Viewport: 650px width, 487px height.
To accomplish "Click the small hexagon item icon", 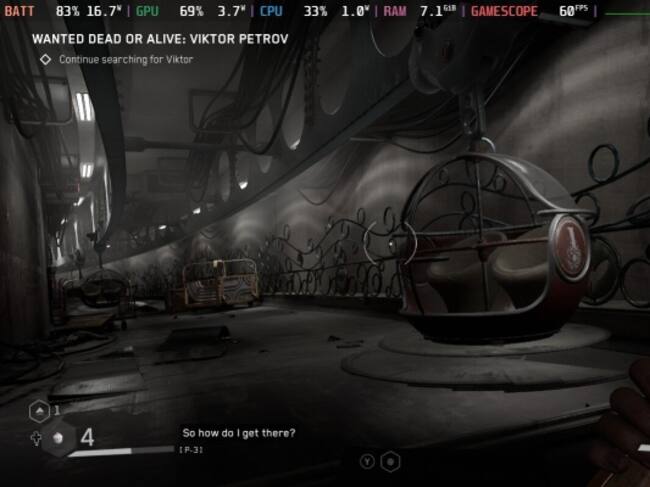I will (x=38, y=410).
